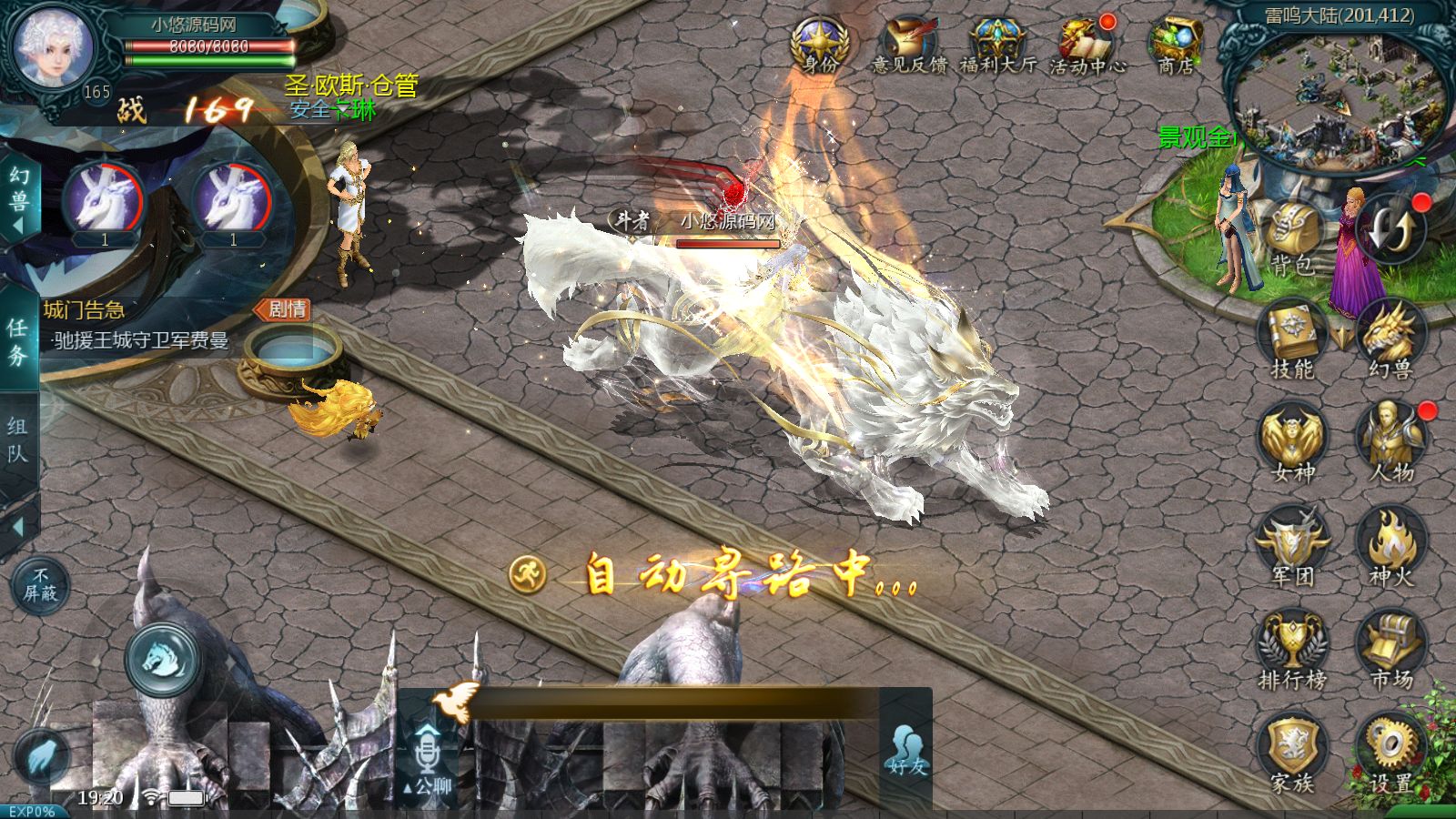This screenshot has width=1456, height=819.
Task: Open 设置 settings gear
Action: point(1390,753)
